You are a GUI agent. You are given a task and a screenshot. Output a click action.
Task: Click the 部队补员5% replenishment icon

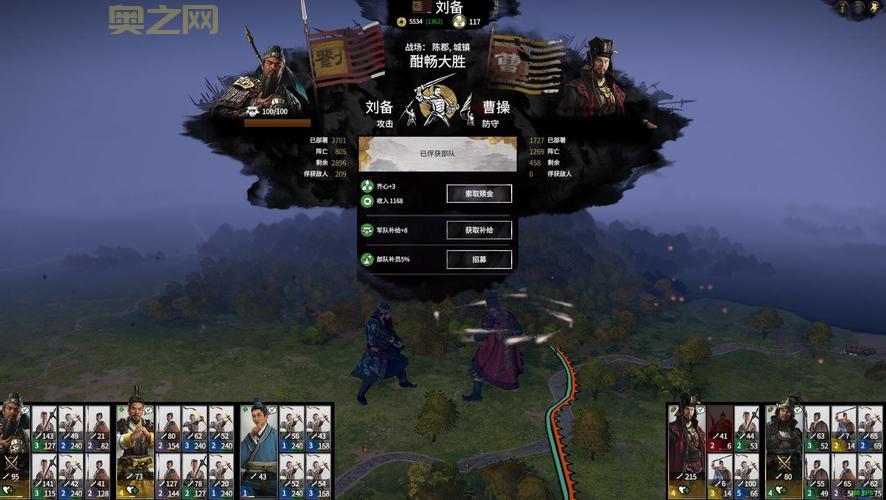tap(367, 259)
